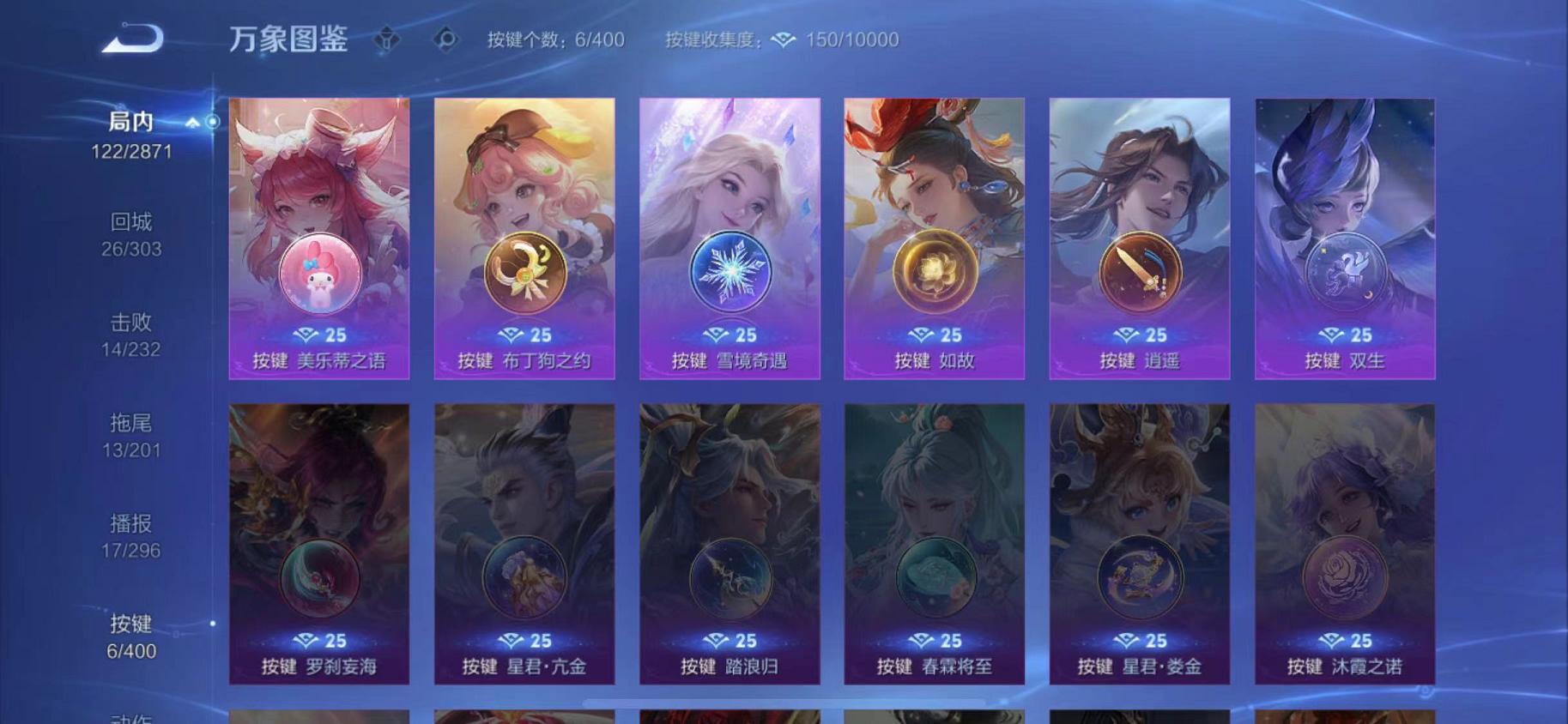Click the filter icon beside 万象图鉴 title
Screen dimensions: 1568x724
click(387, 39)
